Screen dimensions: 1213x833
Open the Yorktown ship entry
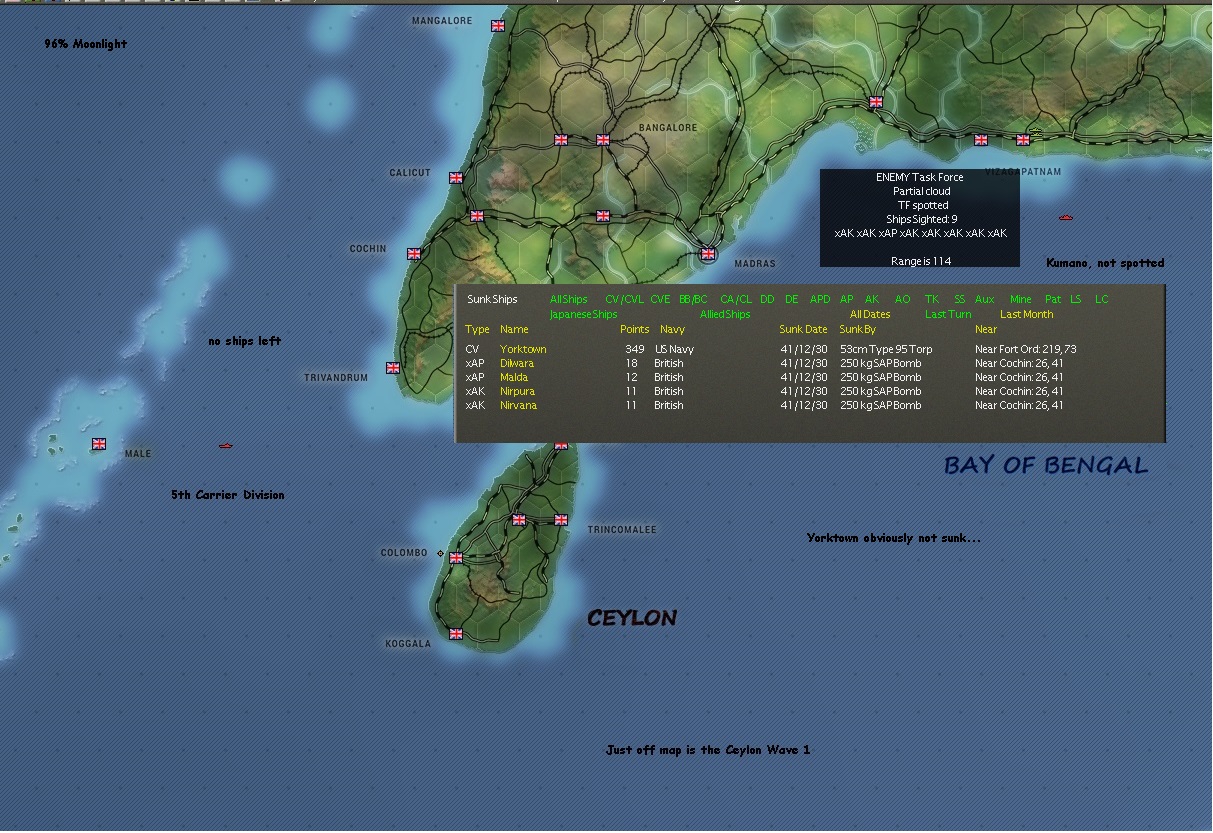[x=523, y=349]
